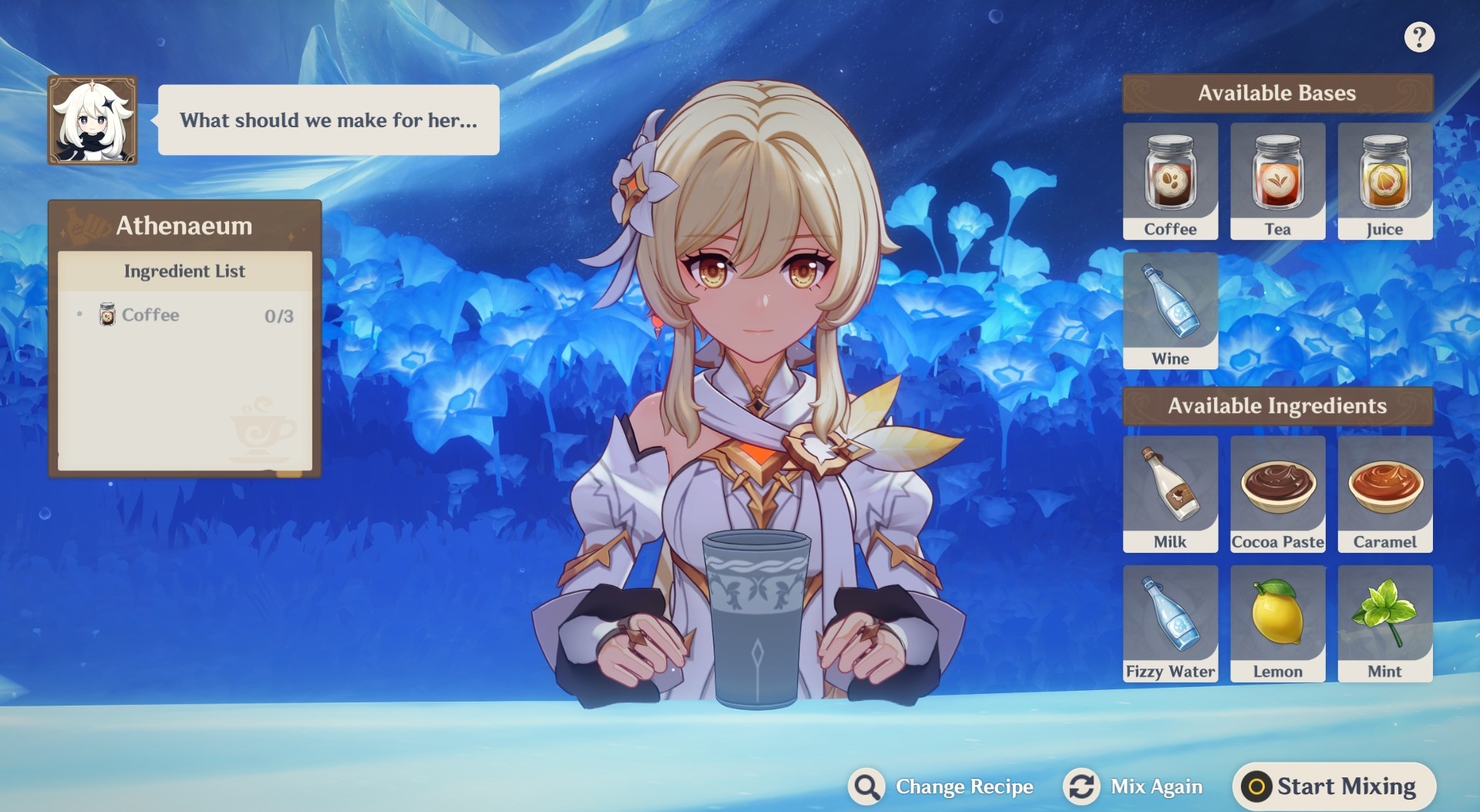Screen dimensions: 1480x812
Task: Pick the Mint ingredient
Action: [1384, 623]
